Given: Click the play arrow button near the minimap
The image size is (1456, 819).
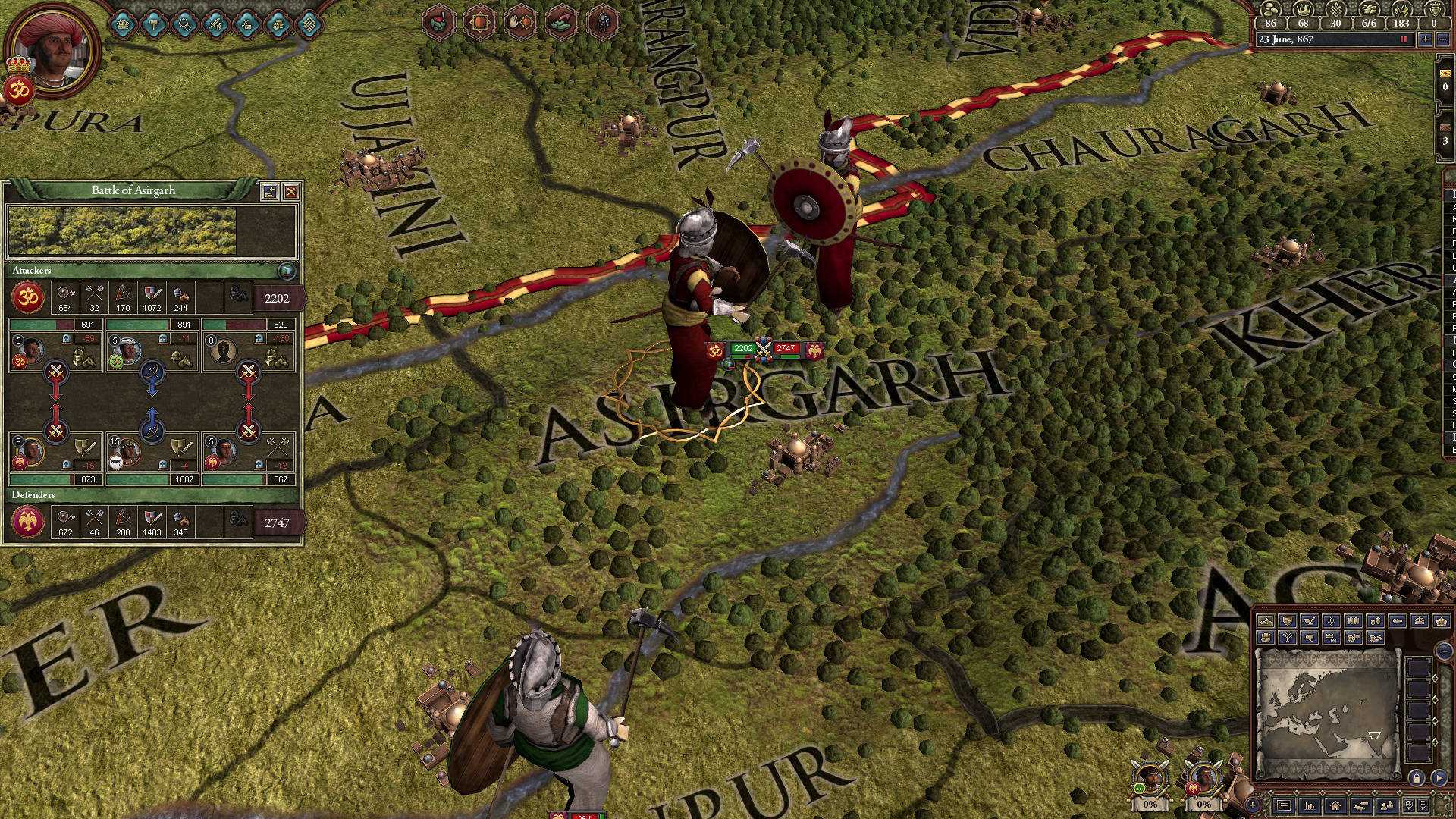Looking at the screenshot, I should (1439, 779).
